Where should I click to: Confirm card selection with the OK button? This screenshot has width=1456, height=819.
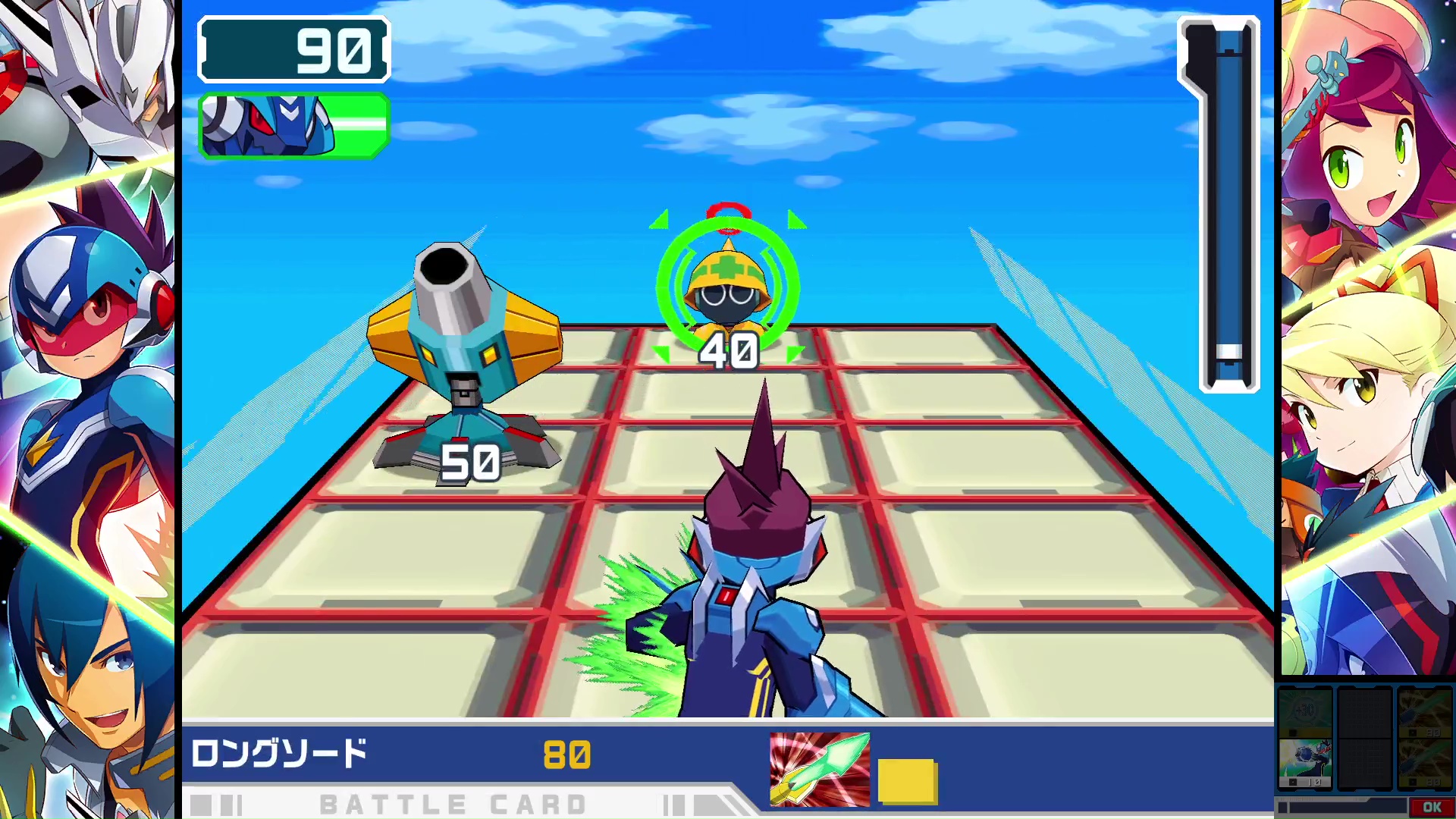(1431, 807)
